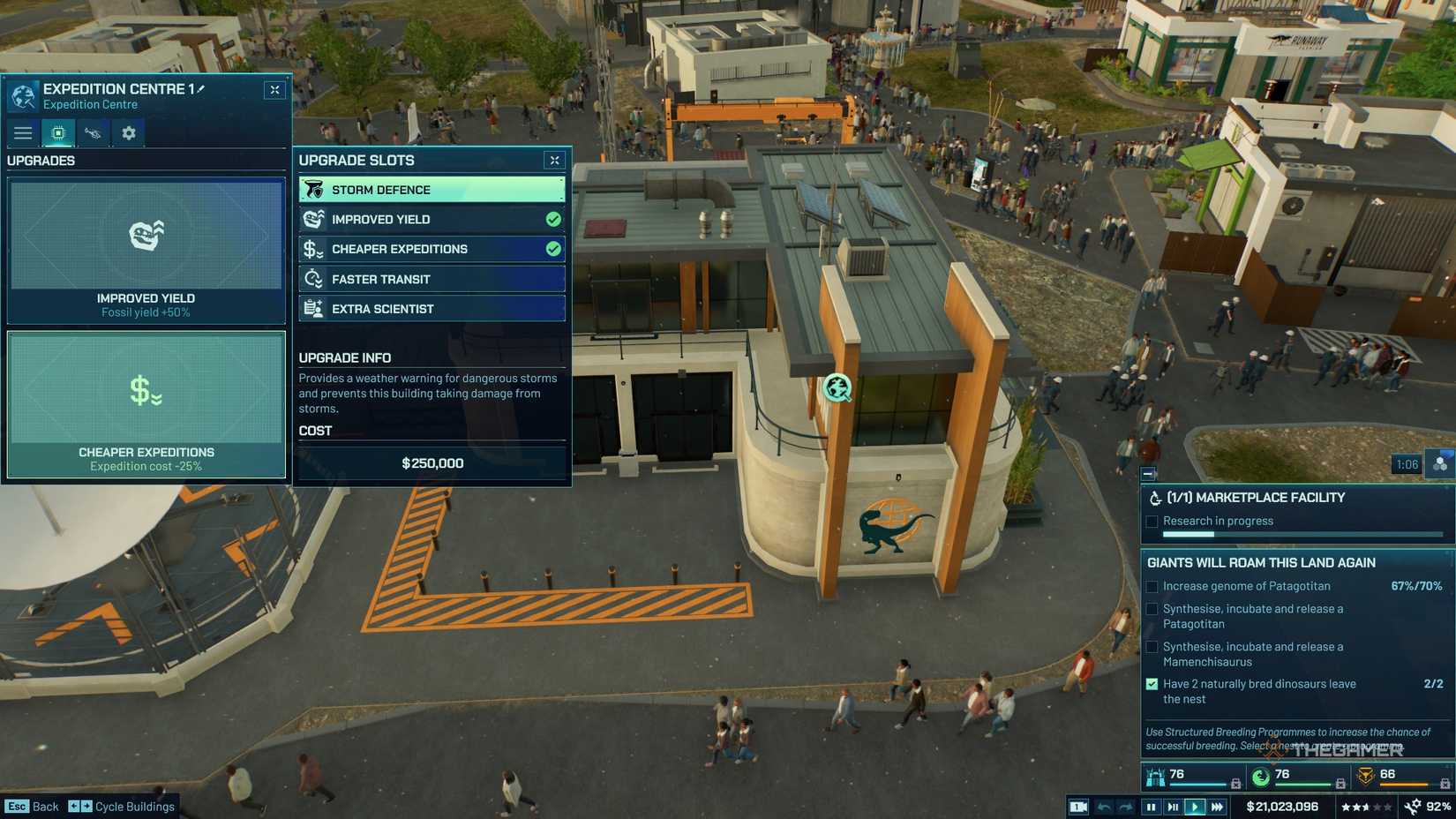Toggle the naturally bred dinosaurs checkbox
The image size is (1456, 819).
click(1152, 684)
